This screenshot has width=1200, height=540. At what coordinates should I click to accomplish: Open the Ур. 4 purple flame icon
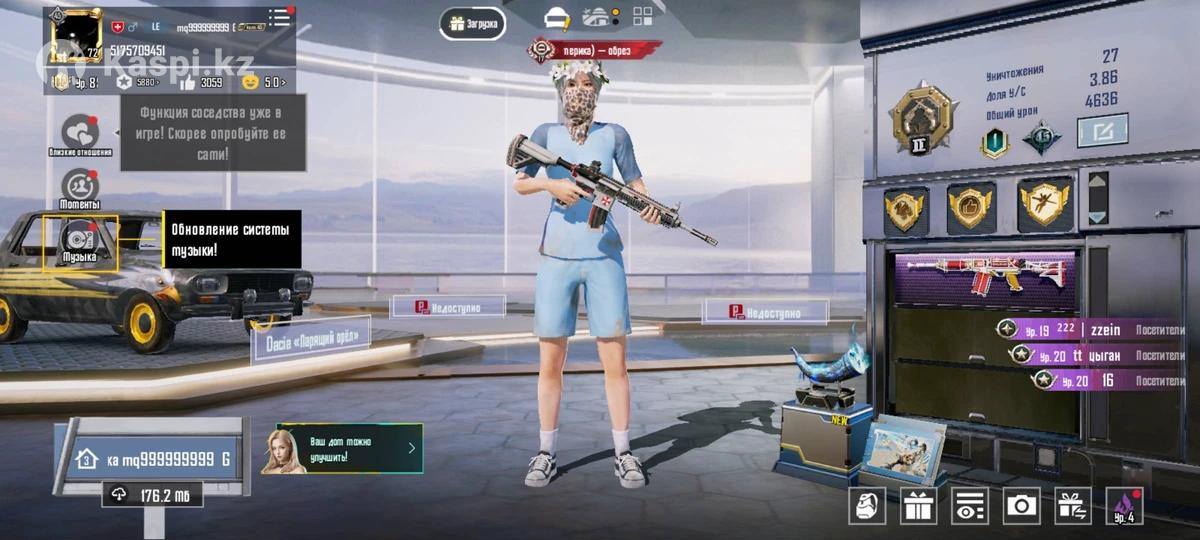tap(1124, 506)
